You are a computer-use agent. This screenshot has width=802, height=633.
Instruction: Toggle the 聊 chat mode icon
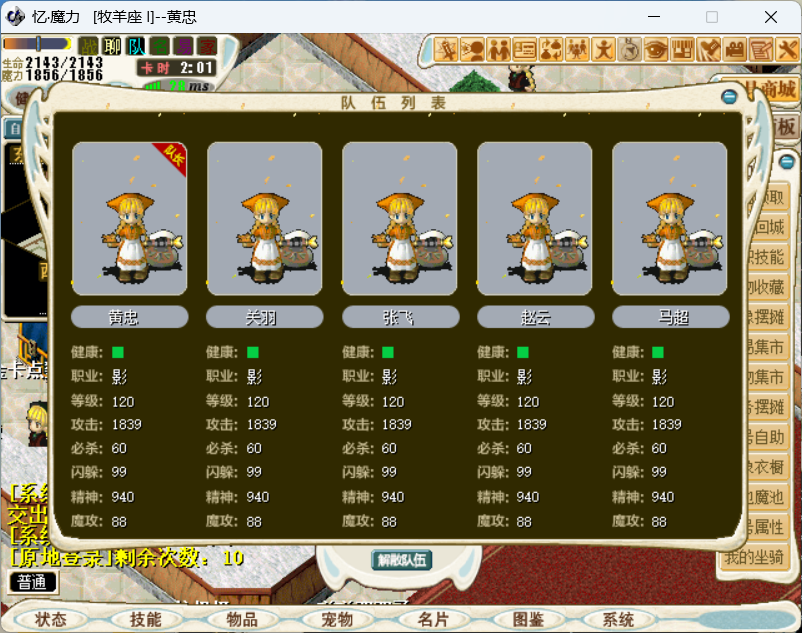tap(112, 46)
